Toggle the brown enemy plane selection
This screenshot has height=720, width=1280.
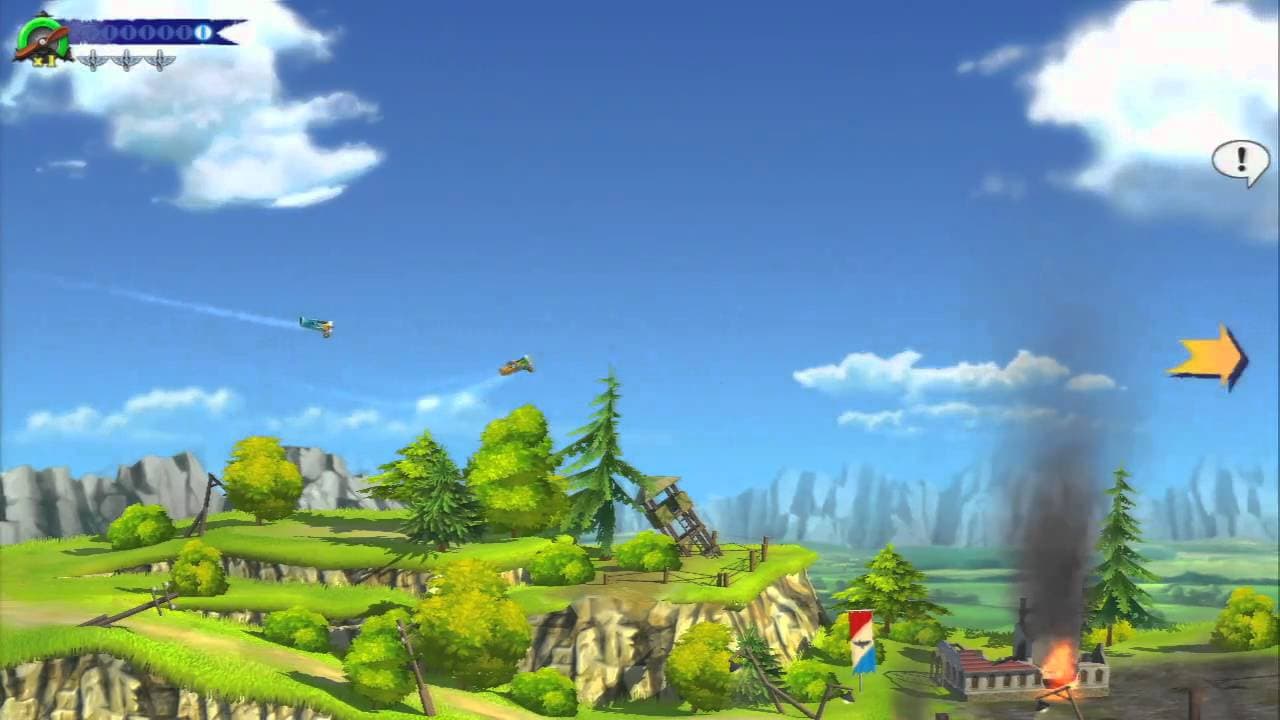click(x=516, y=366)
